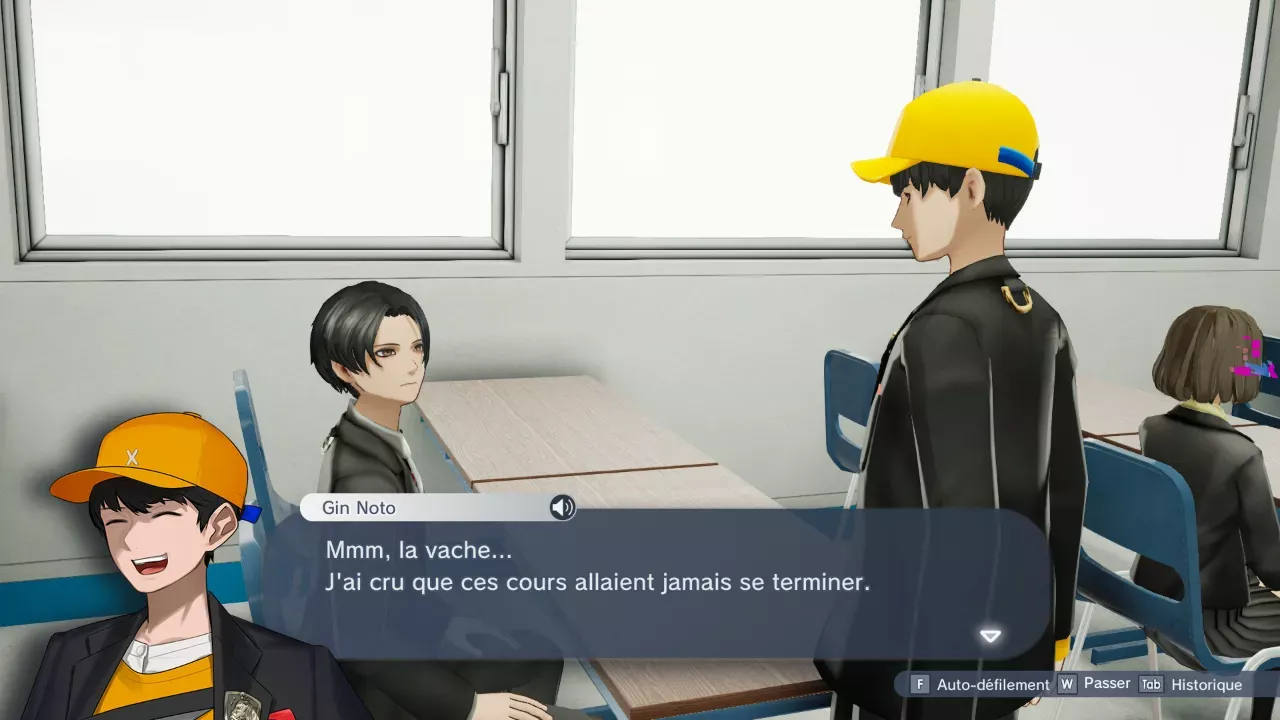Skip the scene using Passer
Screen dimensions: 1280x720
click(x=1106, y=684)
